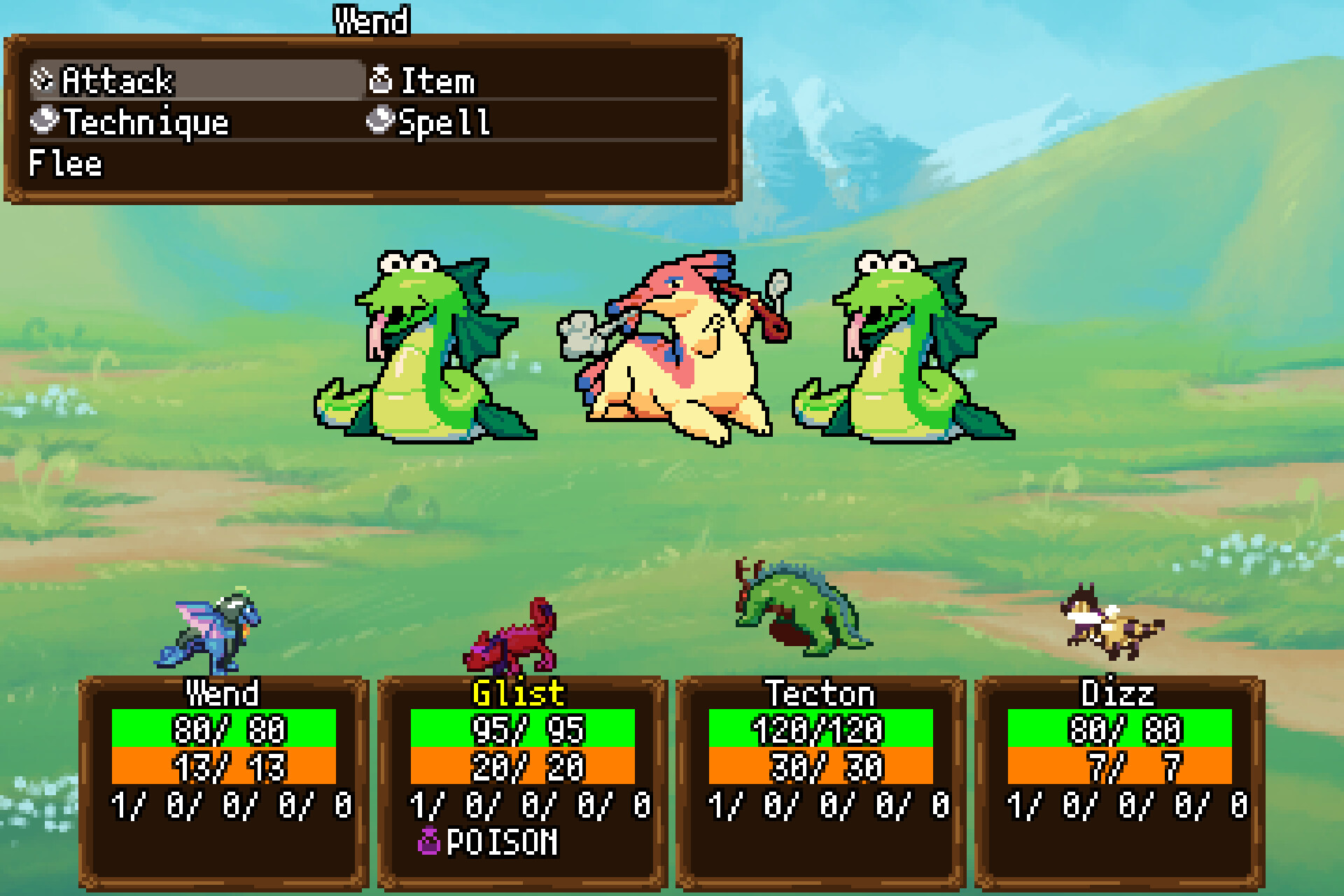This screenshot has height=896, width=1344.
Task: Click the orb icon beside Spell
Action: (x=381, y=122)
